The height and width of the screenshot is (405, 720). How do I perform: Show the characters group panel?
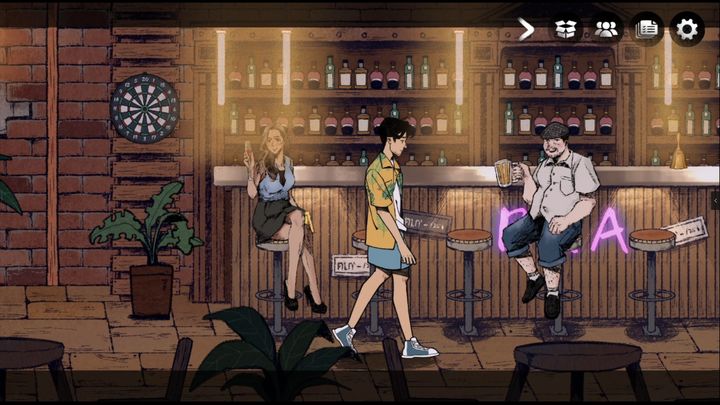(606, 28)
